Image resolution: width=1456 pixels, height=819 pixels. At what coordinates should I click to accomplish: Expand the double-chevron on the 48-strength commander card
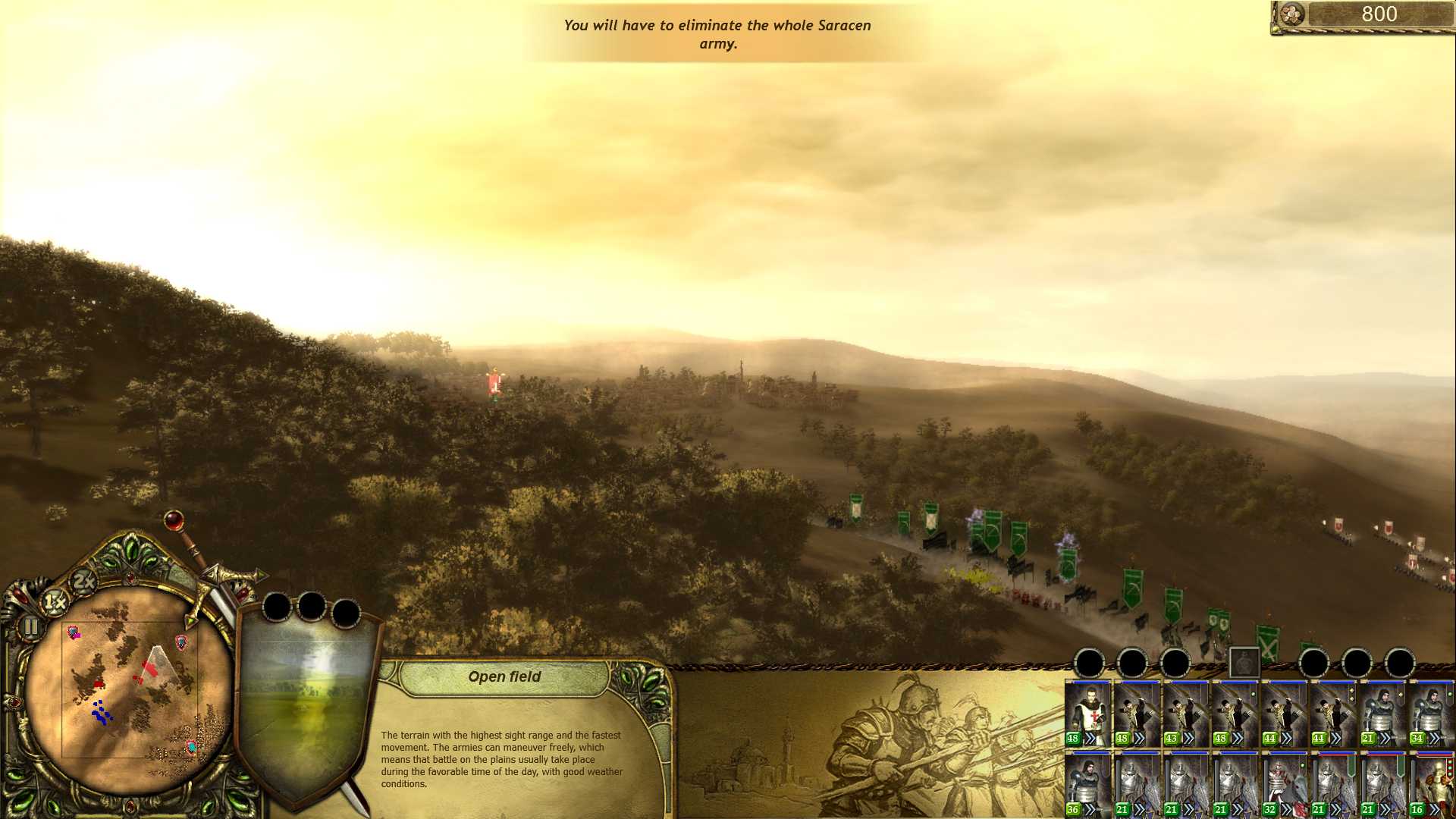[1092, 738]
